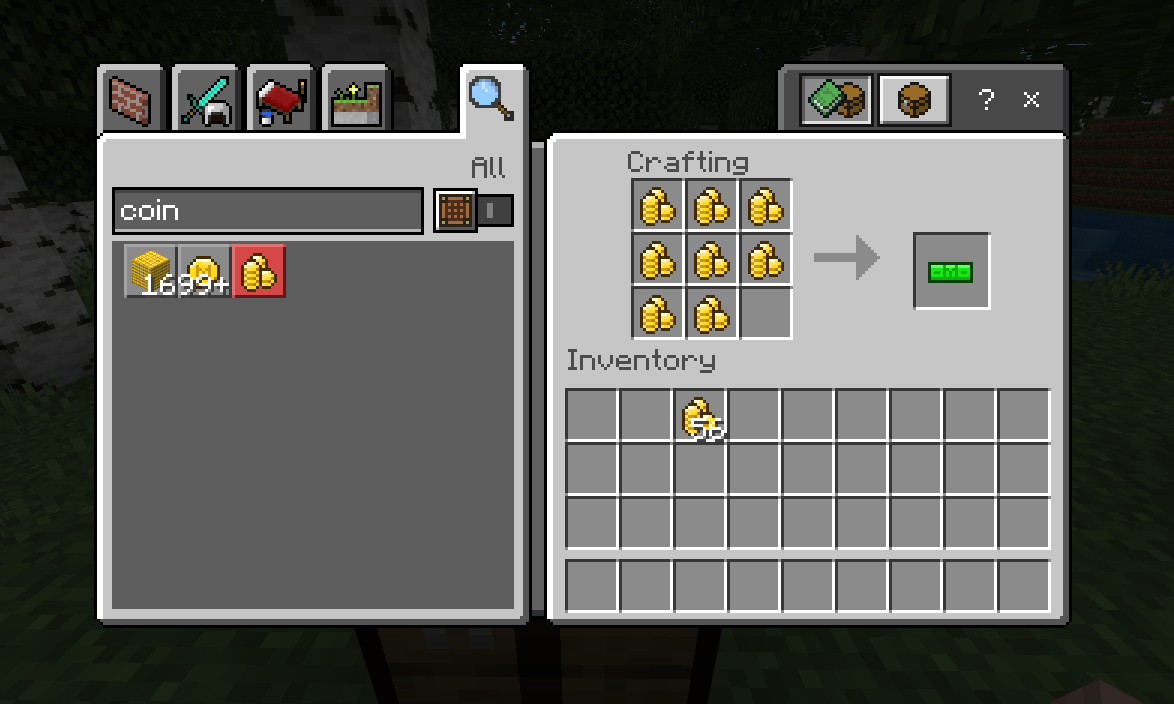Select the Items tab with red bed
The width and height of the screenshot is (1174, 704).
pyautogui.click(x=281, y=100)
